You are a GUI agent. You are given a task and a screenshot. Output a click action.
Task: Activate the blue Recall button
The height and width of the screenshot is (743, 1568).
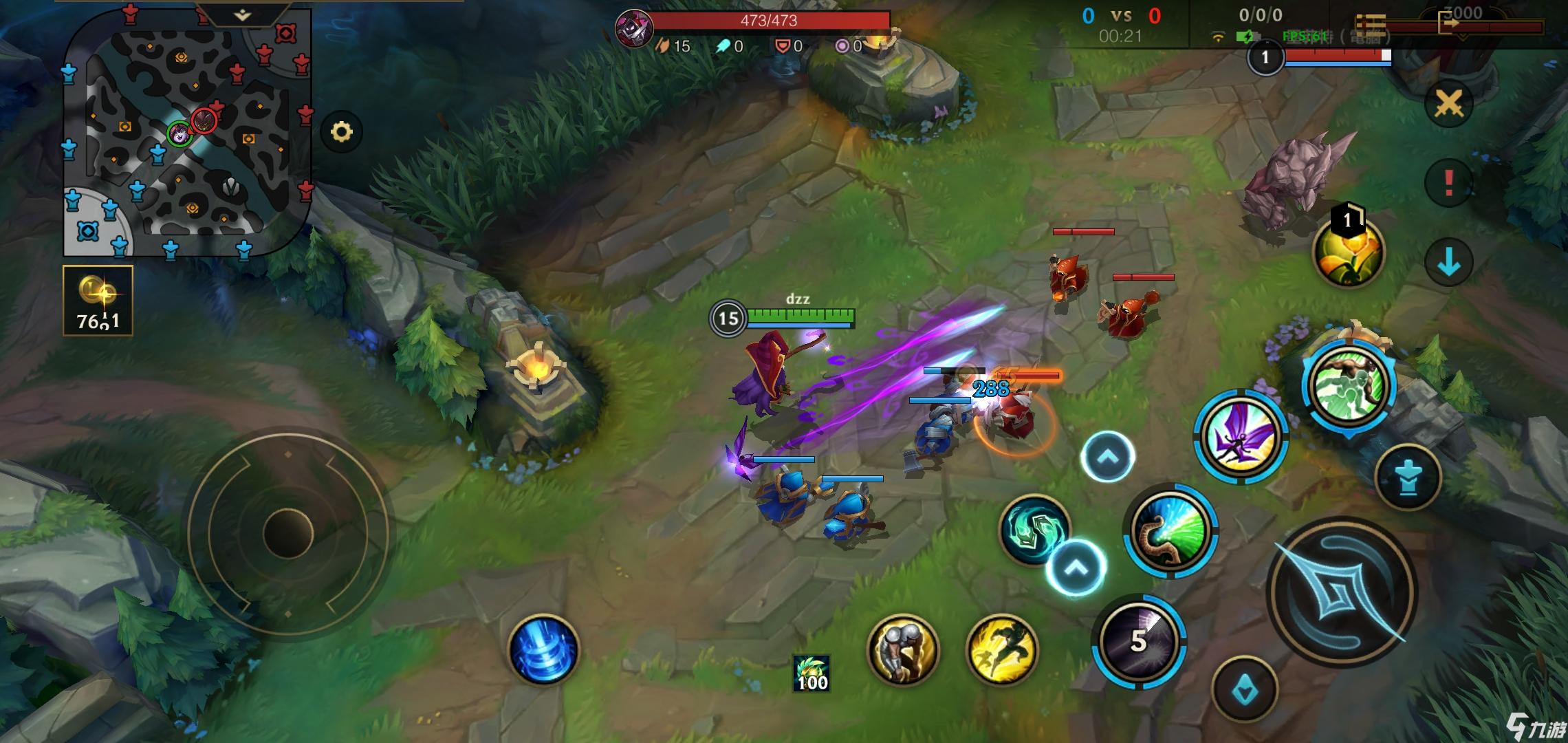coord(543,649)
